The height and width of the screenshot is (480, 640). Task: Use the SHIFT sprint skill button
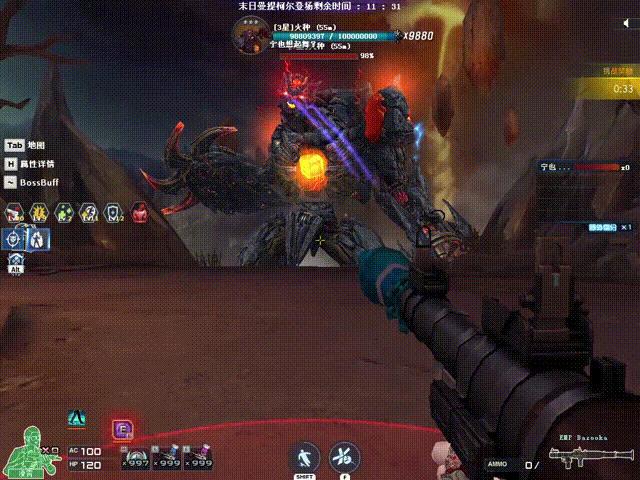pos(304,458)
